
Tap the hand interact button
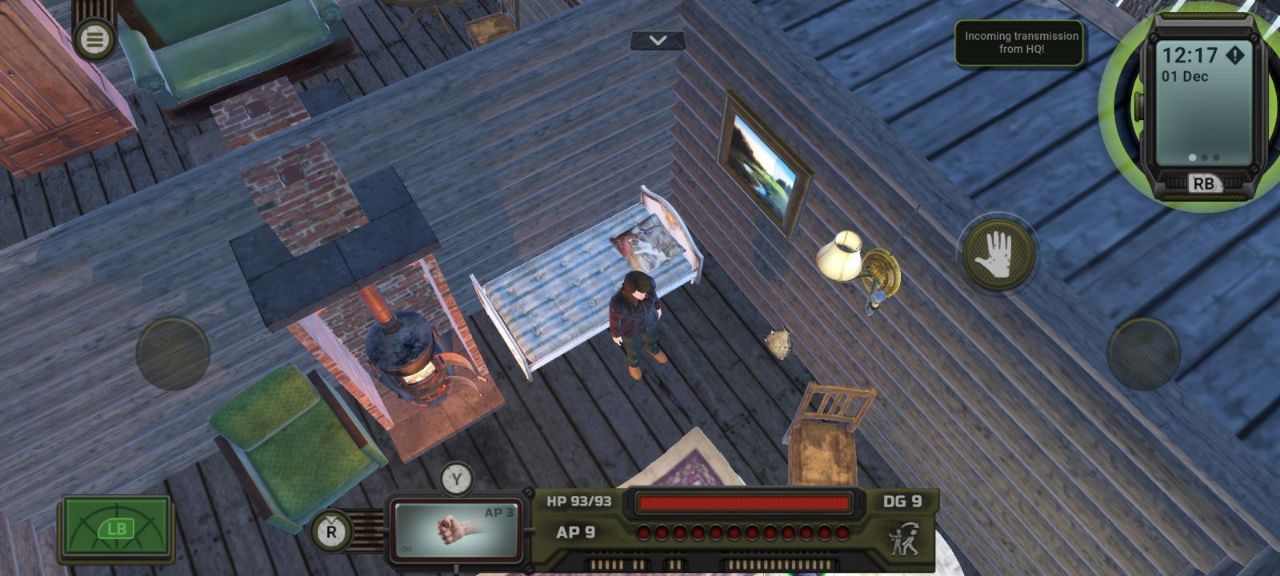pos(998,255)
